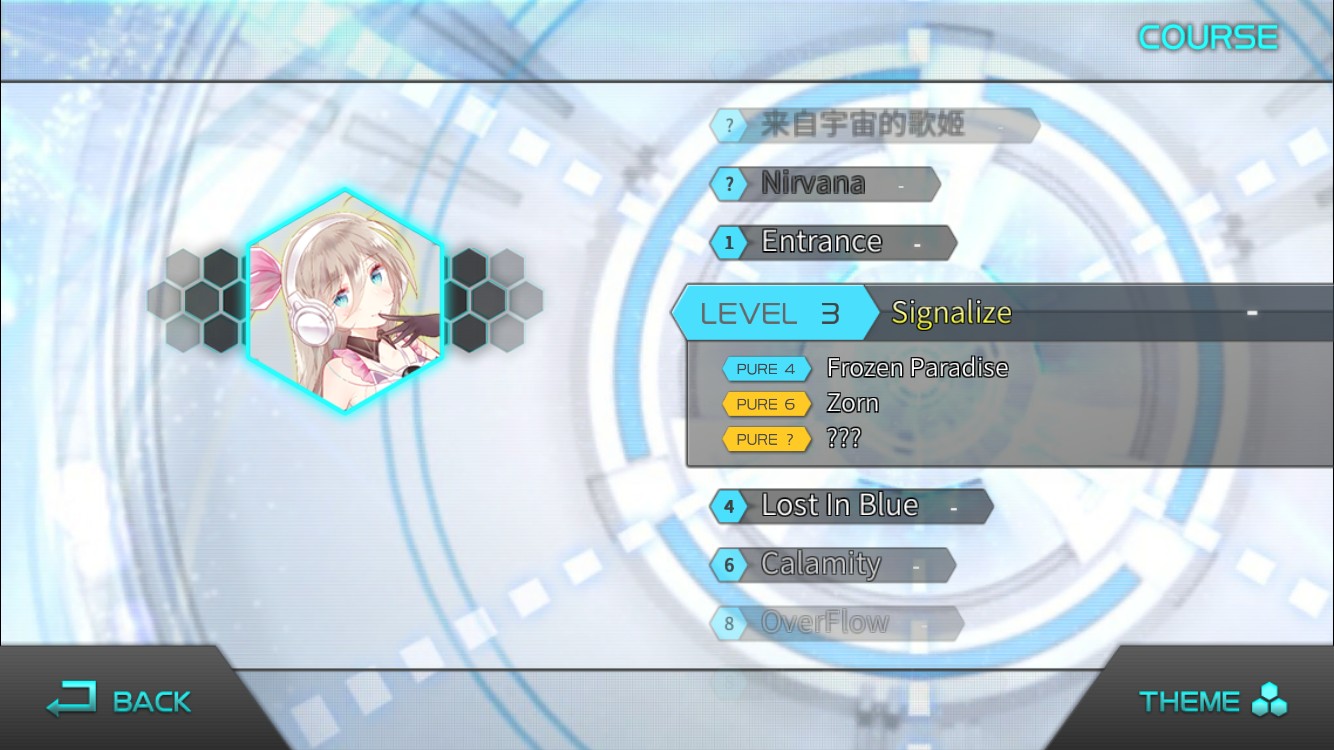Image resolution: width=1334 pixels, height=750 pixels.
Task: Click the question mark badge on Nirvana
Action: [x=729, y=183]
